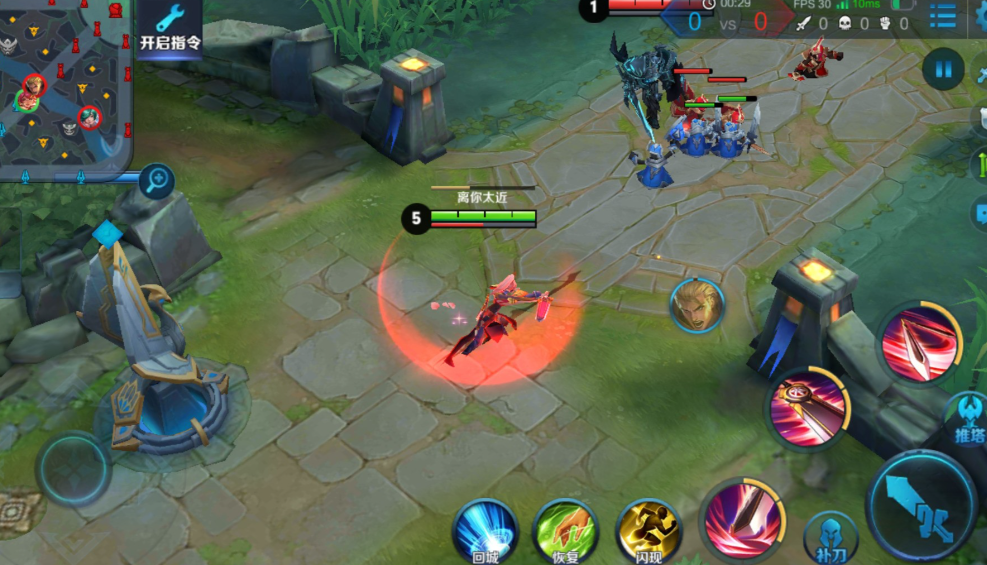Activate the 回城 recall spell

click(x=485, y=530)
